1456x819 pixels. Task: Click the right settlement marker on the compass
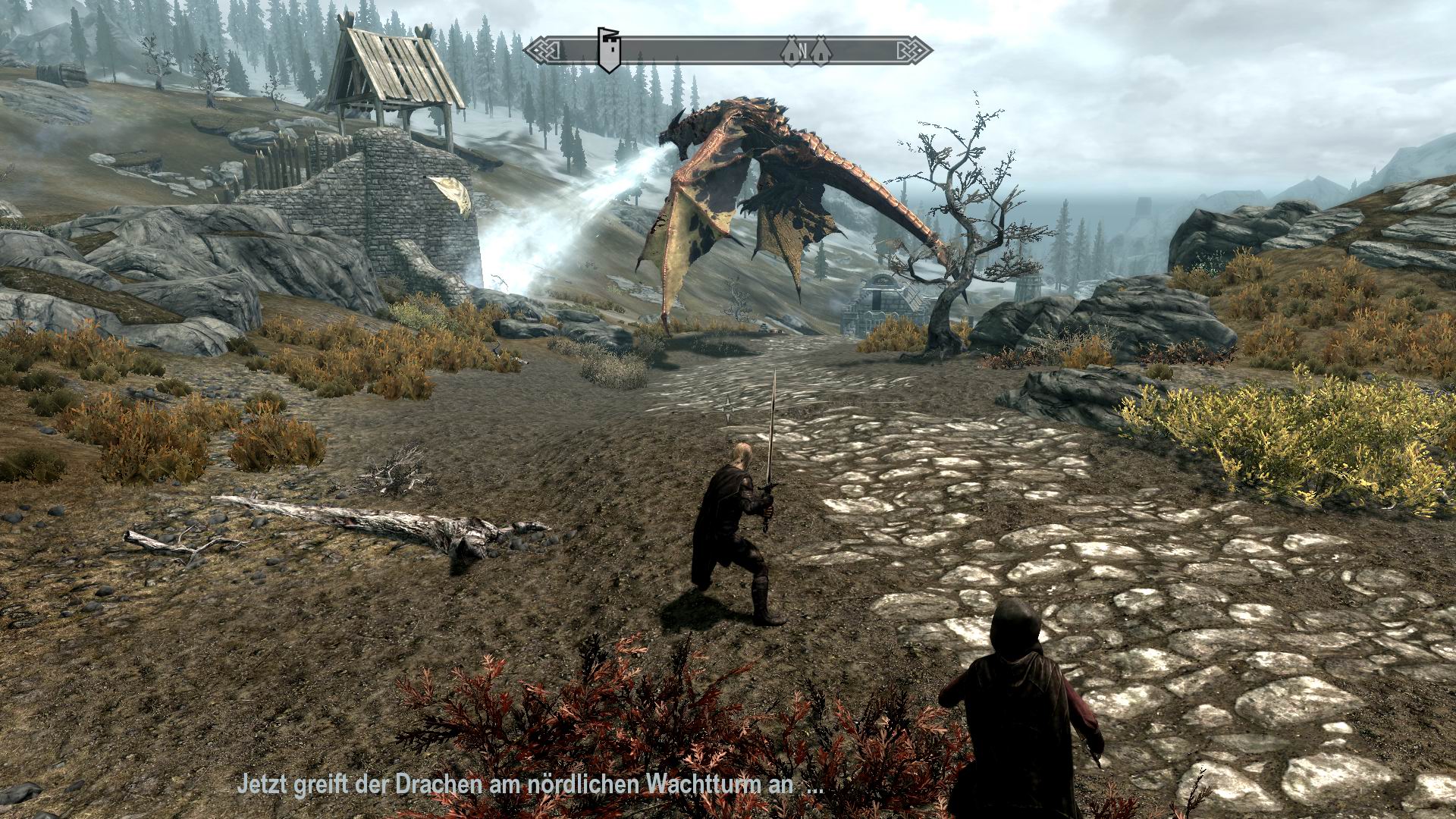(x=821, y=50)
